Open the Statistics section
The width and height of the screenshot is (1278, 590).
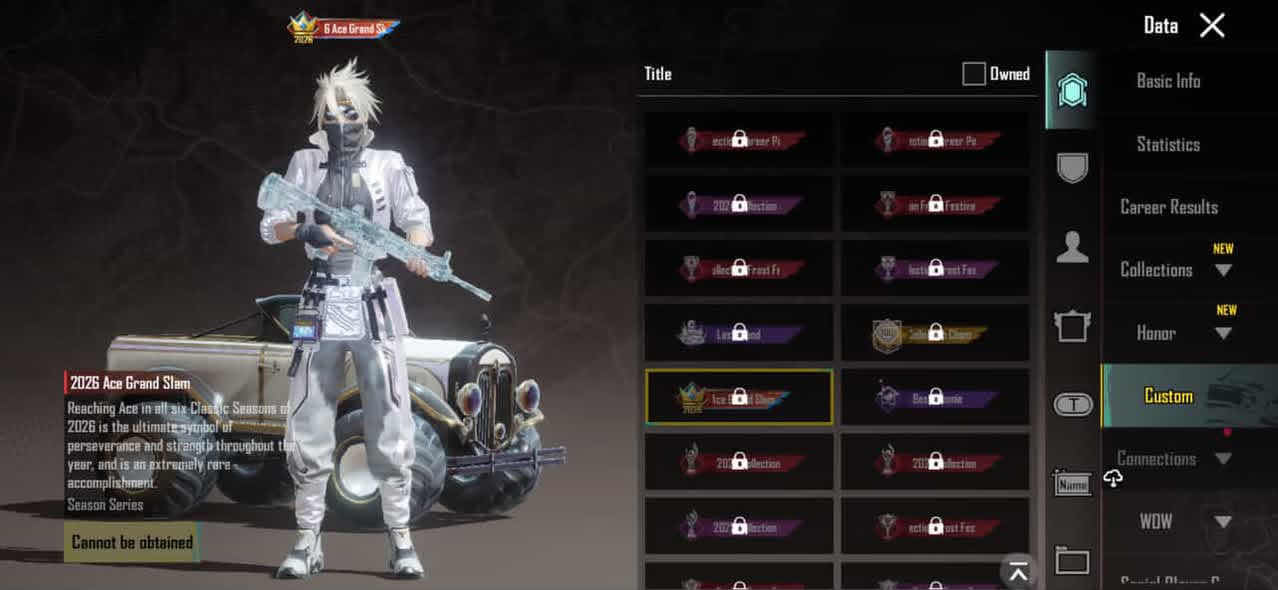(x=1168, y=144)
